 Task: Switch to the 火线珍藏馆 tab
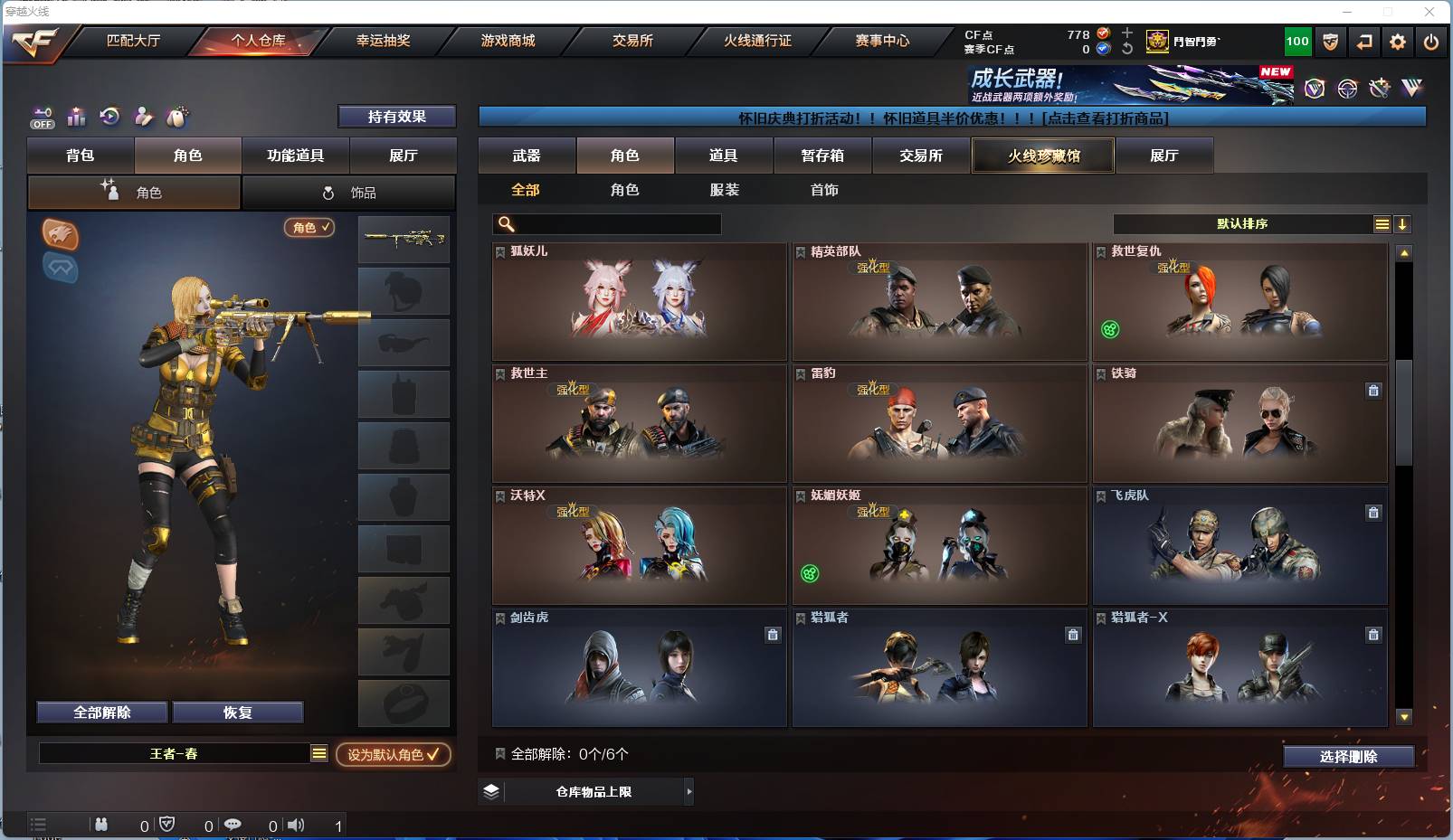click(1042, 156)
